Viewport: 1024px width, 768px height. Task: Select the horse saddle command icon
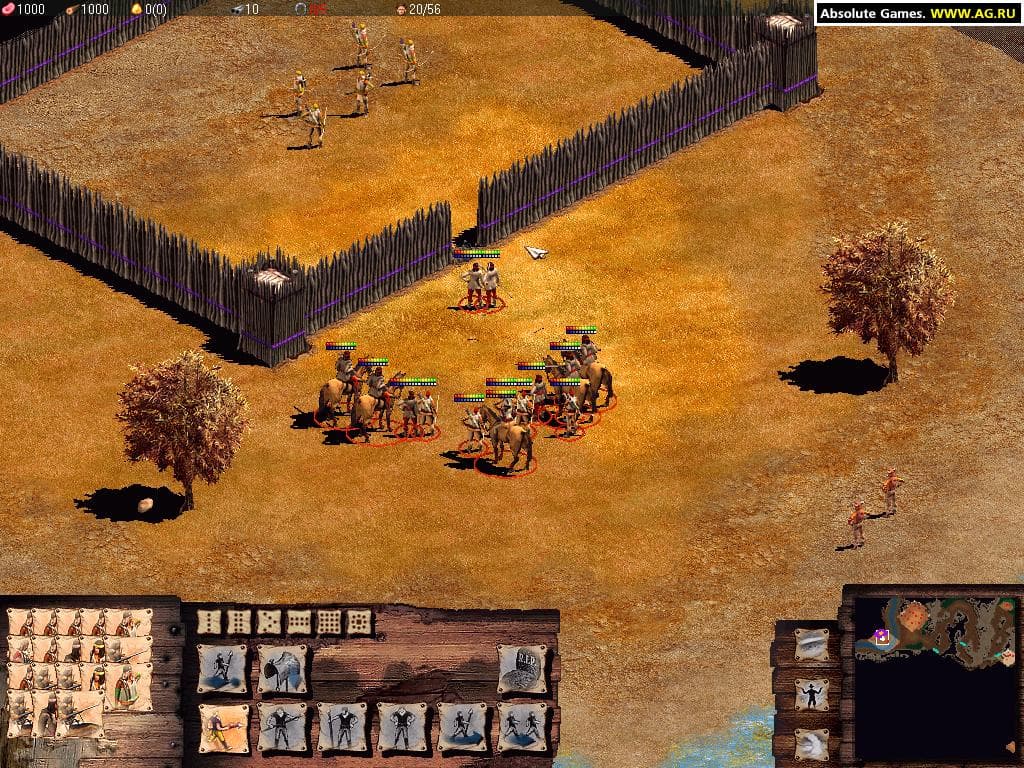(x=282, y=669)
